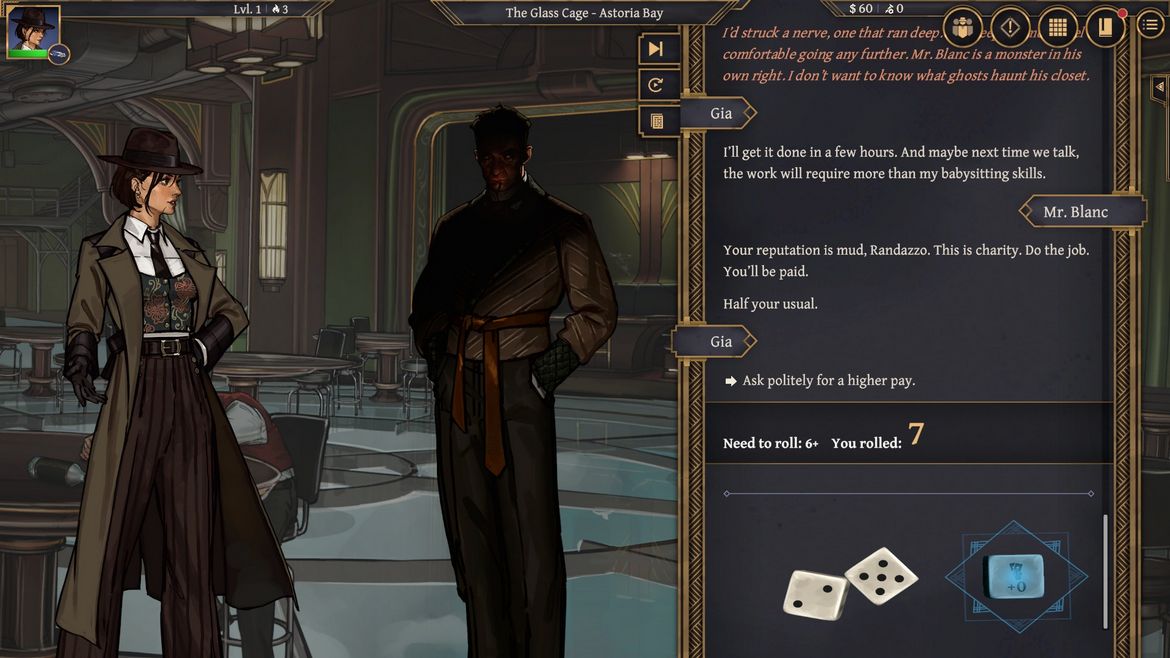Click the revolver weapon icon beside portrait

coord(59,52)
